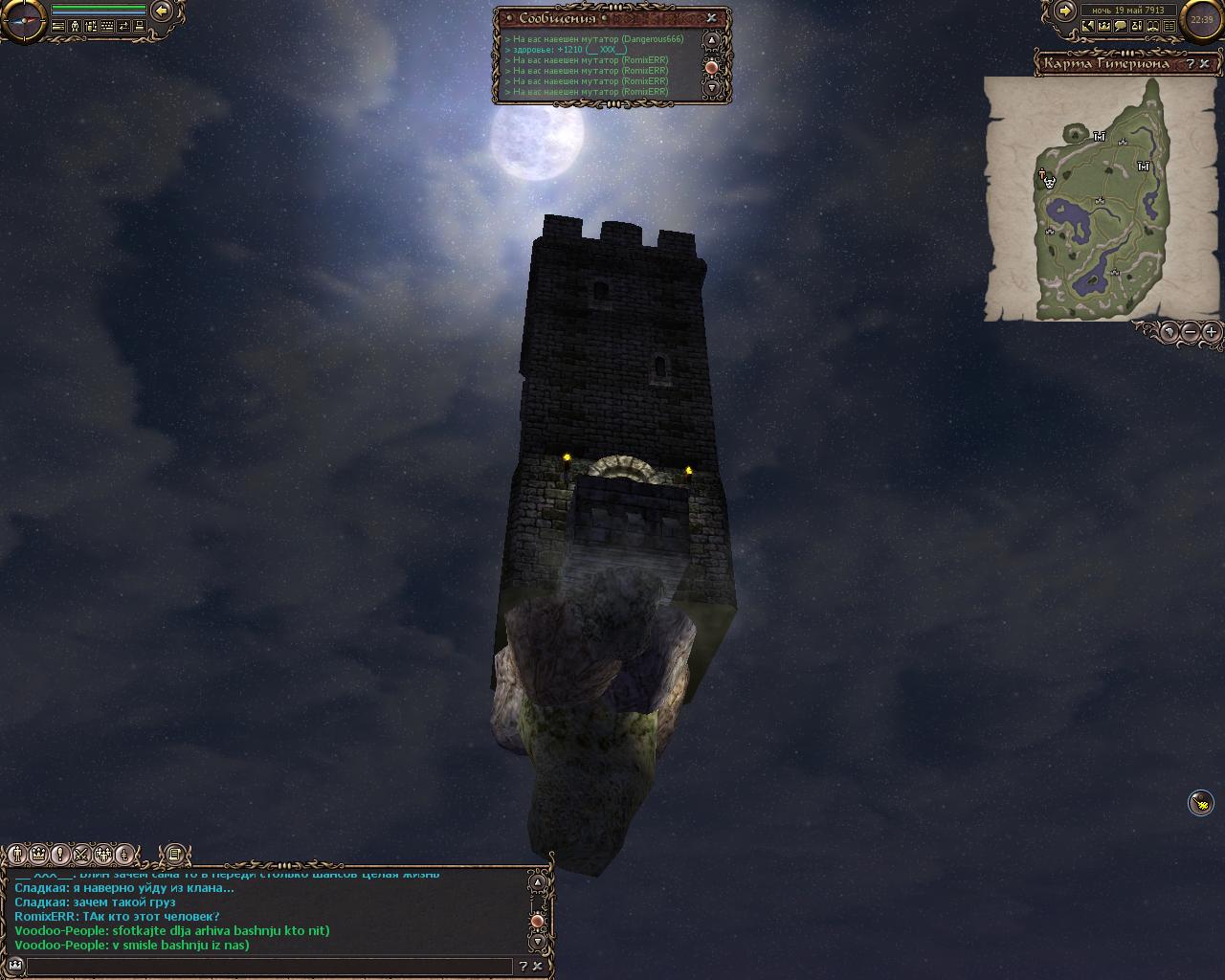Viewport: 1225px width, 980px height.
Task: Open the keyboard icon in the top-left panel
Action: (107, 27)
